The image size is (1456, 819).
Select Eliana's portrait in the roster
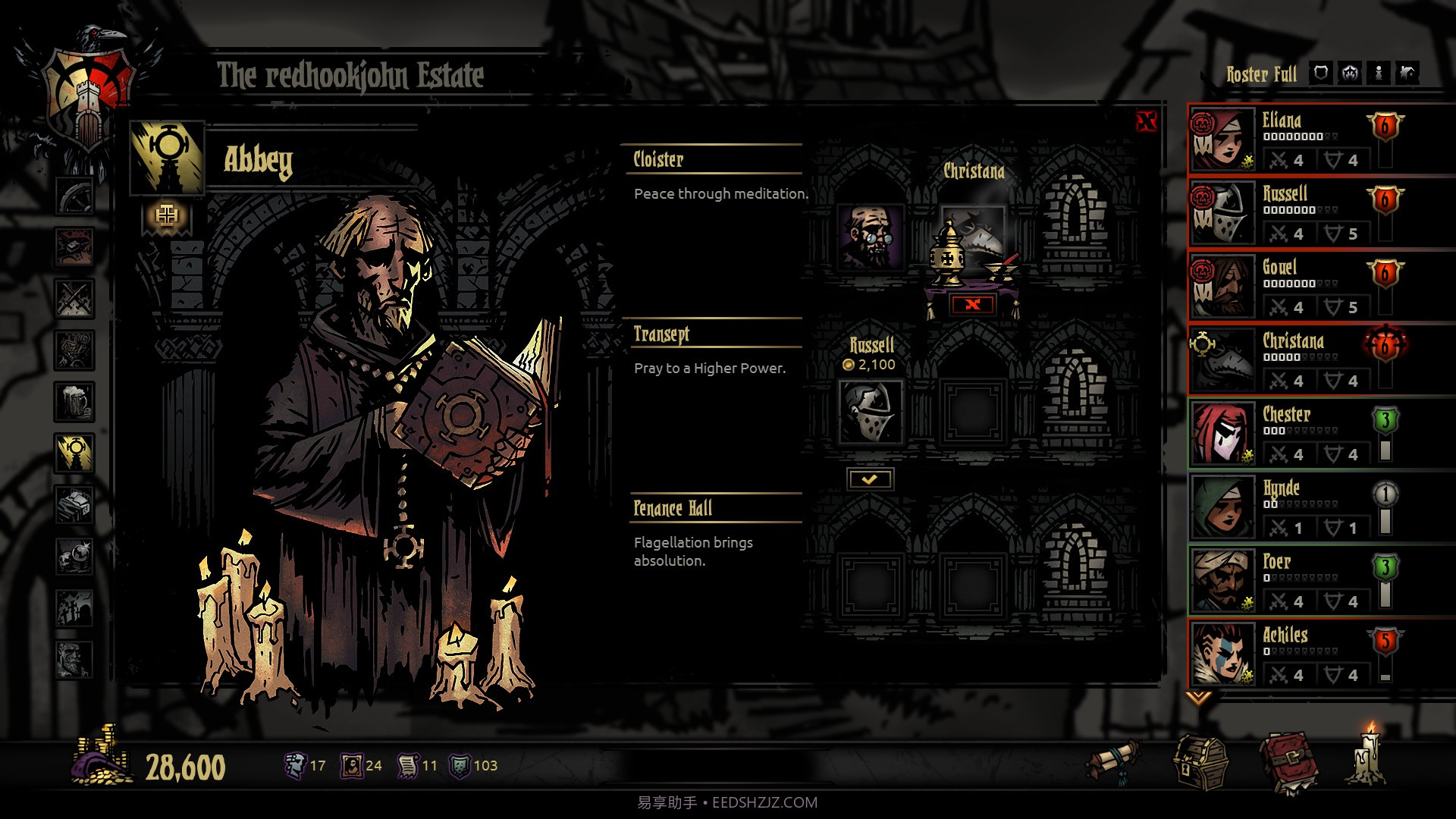[1222, 139]
